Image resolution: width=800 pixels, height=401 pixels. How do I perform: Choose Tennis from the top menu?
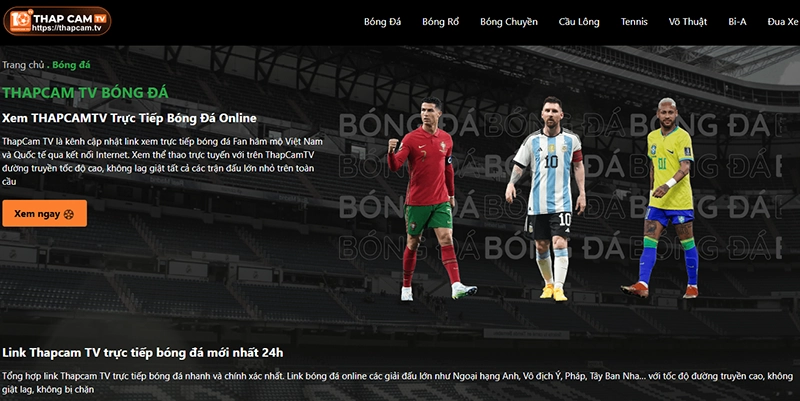point(634,21)
